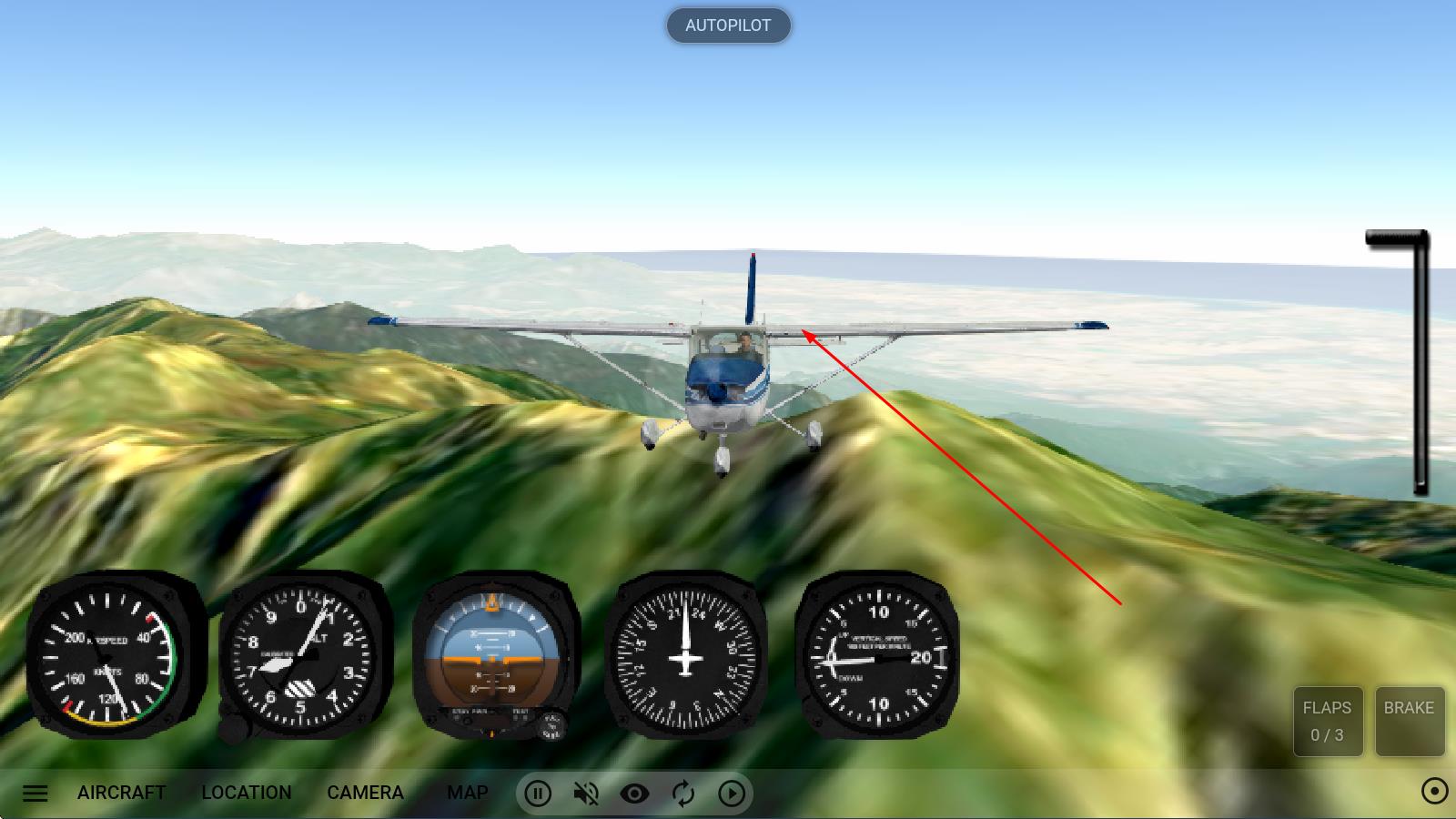Click the throttle lever bar
The image size is (1456, 819).
[1420, 364]
